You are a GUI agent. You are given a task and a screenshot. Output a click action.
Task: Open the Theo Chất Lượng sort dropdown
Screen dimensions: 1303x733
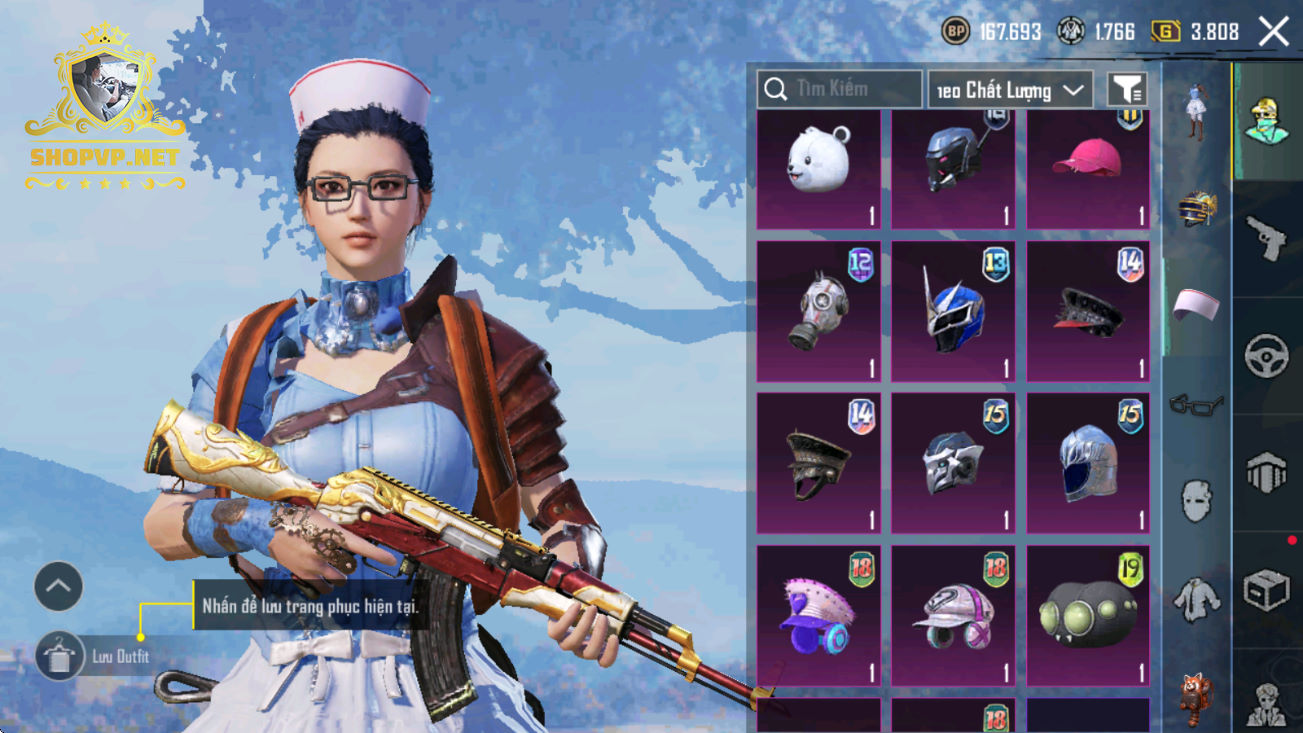pos(1010,90)
